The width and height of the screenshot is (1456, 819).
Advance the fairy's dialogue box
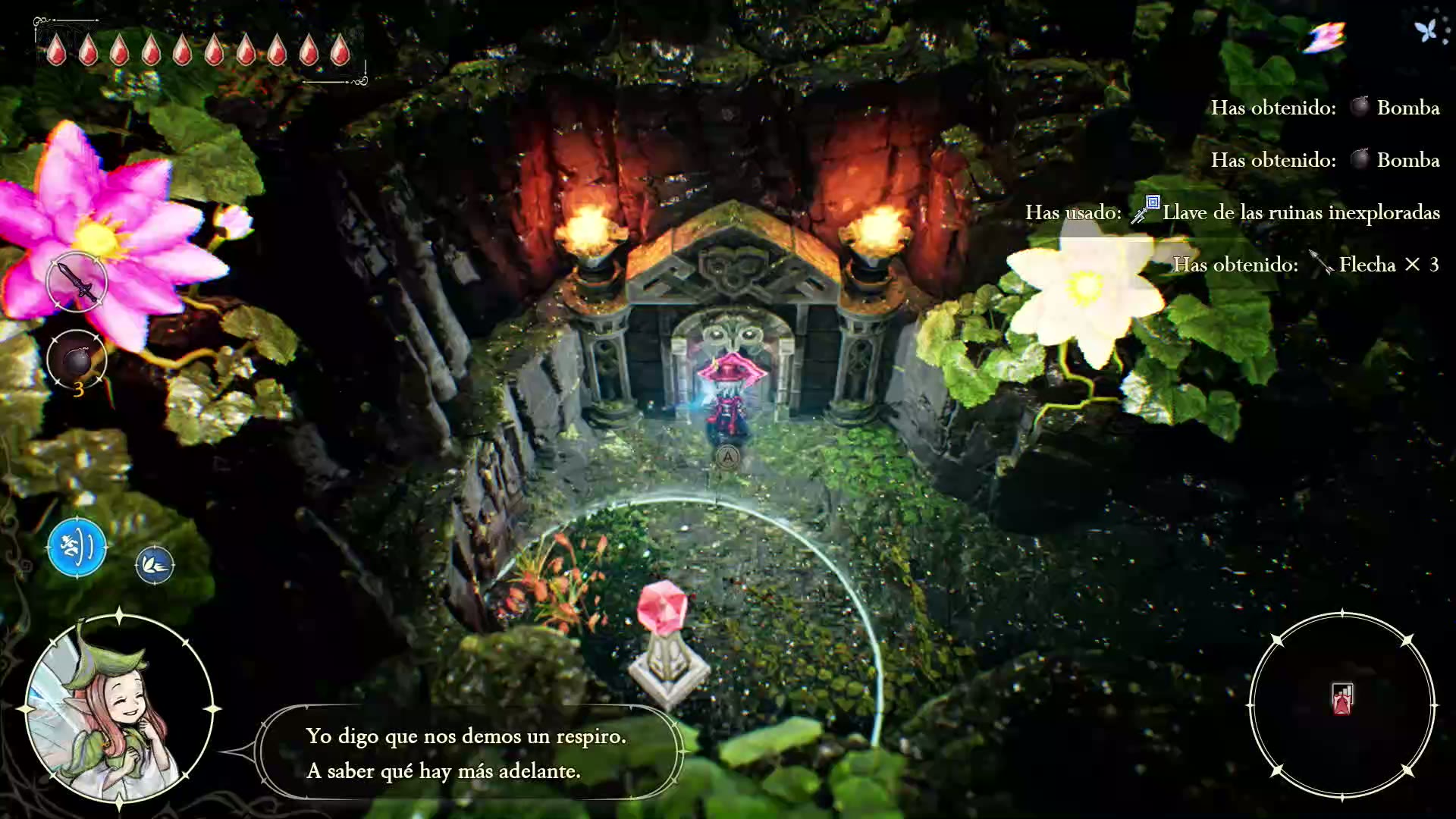coord(468,752)
